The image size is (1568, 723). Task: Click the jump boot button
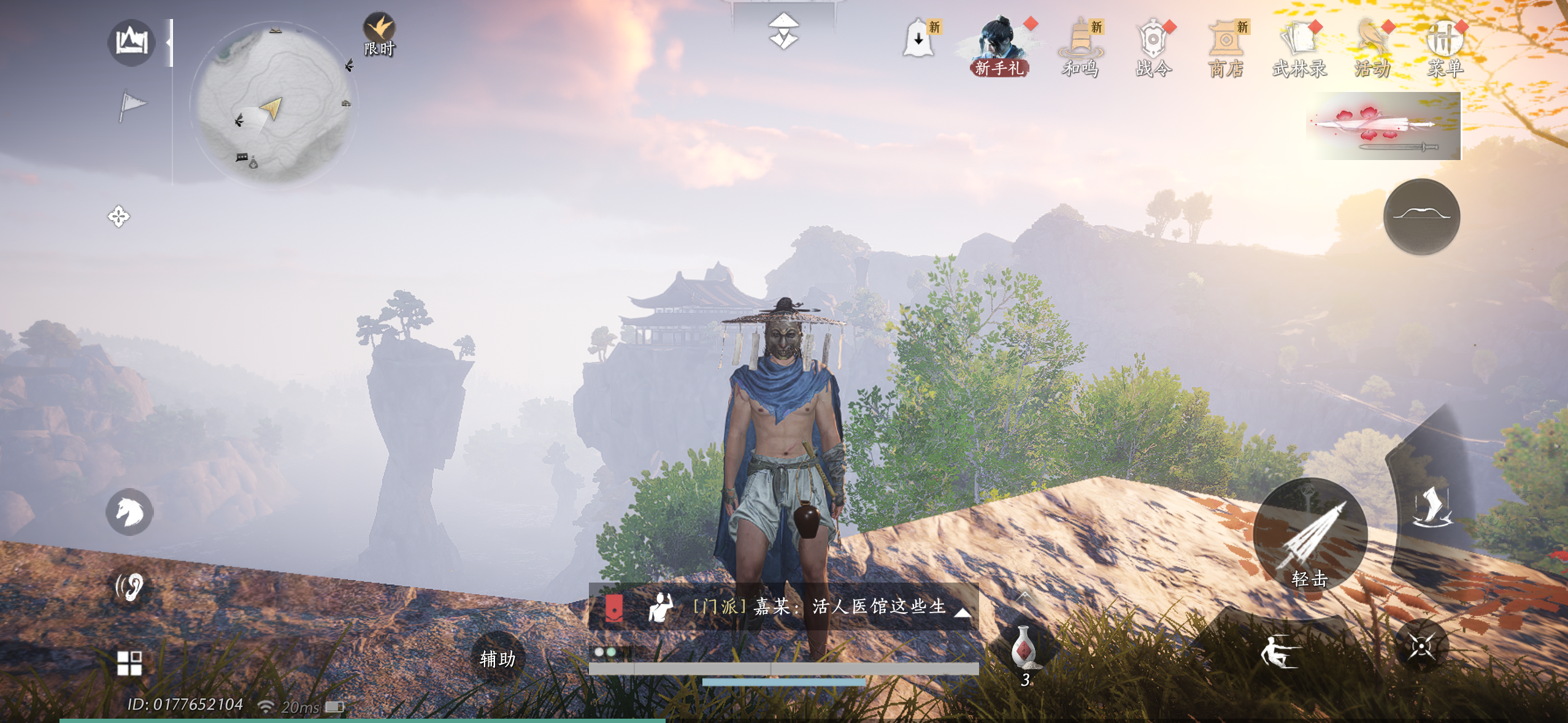tap(1432, 507)
